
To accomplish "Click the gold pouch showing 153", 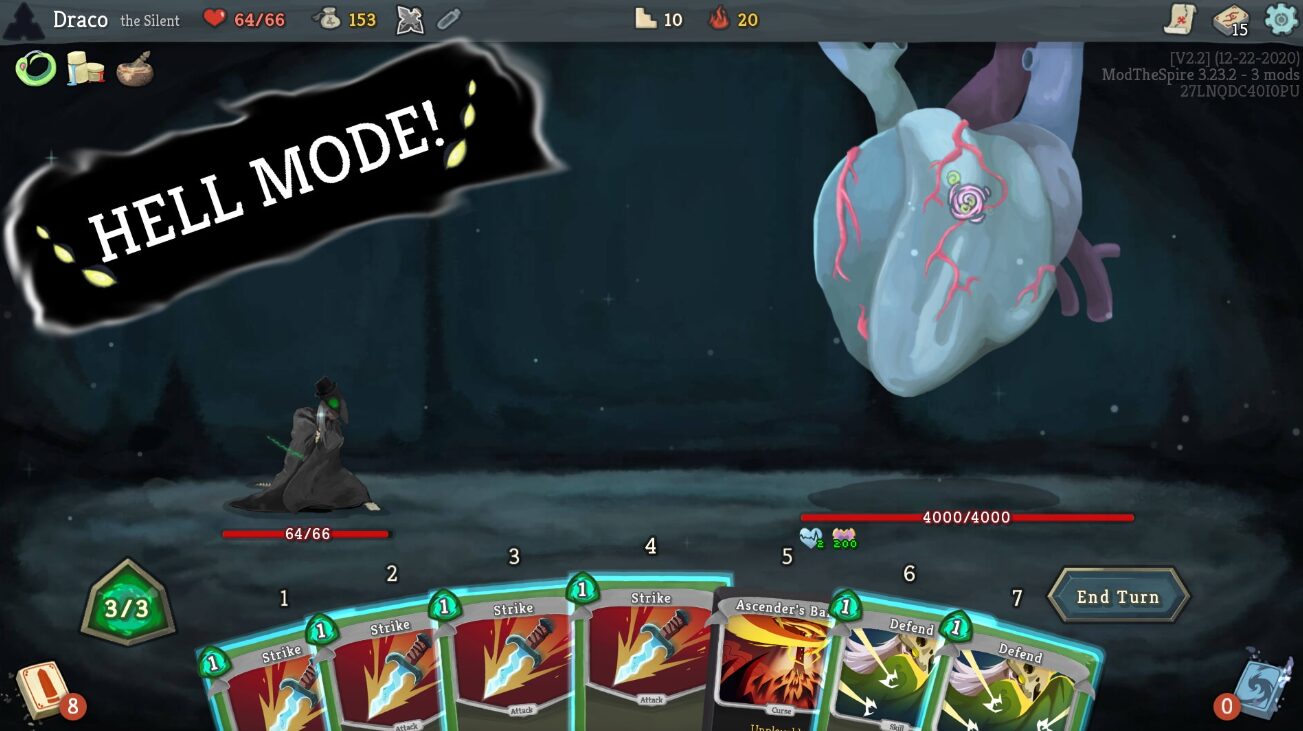I will 345,17.
